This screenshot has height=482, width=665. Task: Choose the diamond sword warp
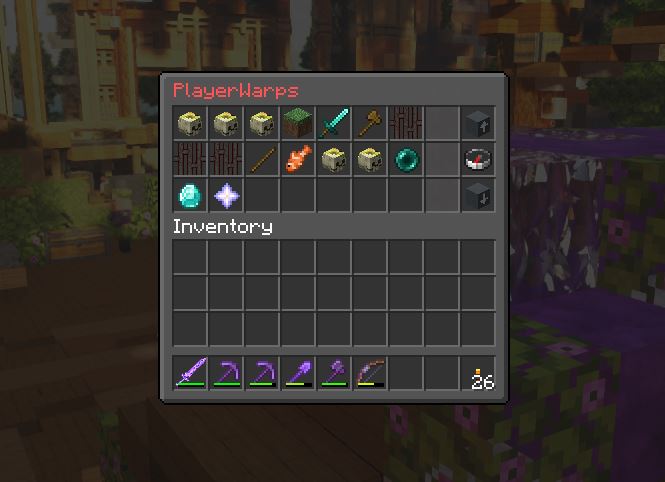point(333,123)
